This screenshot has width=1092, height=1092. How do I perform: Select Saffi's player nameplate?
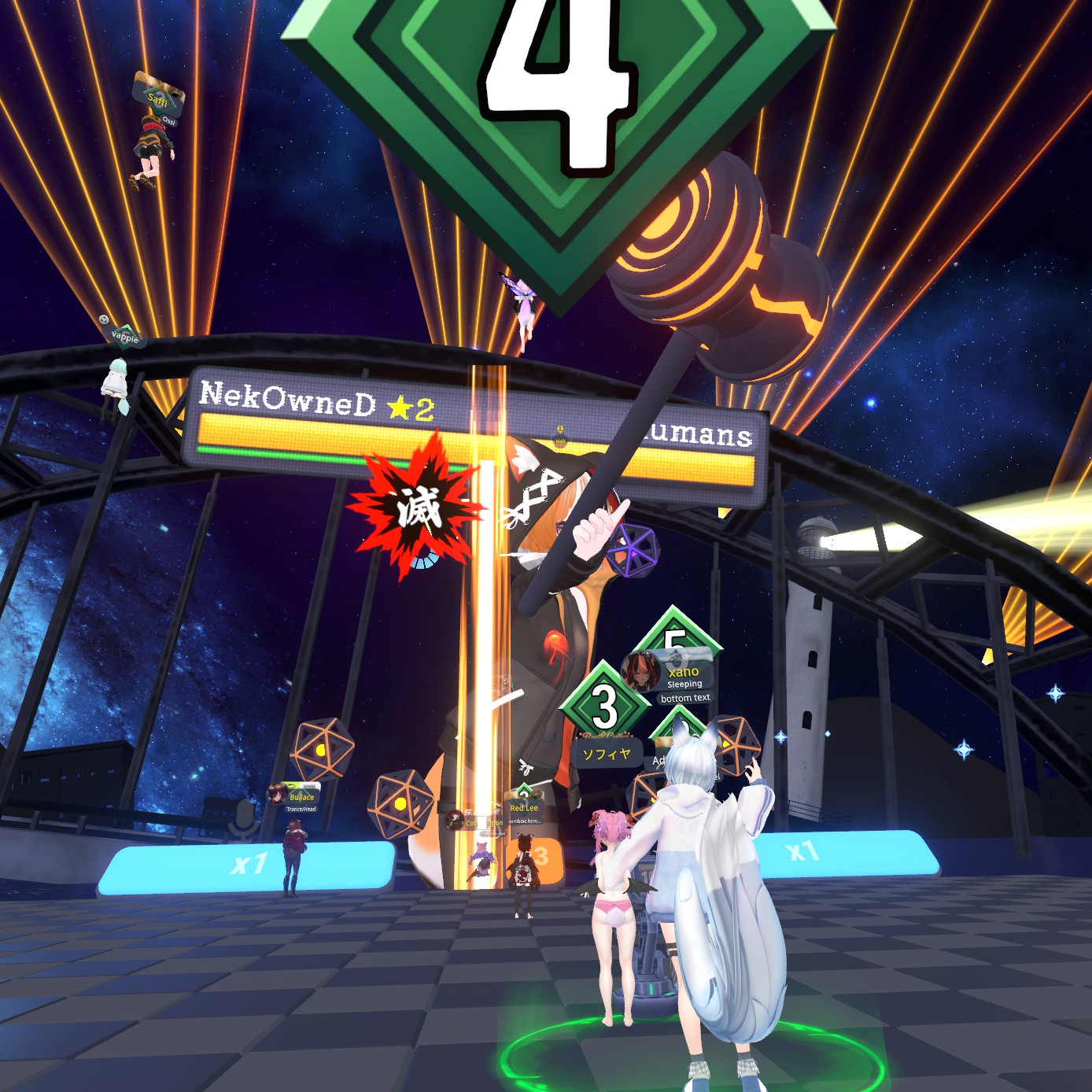(158, 98)
